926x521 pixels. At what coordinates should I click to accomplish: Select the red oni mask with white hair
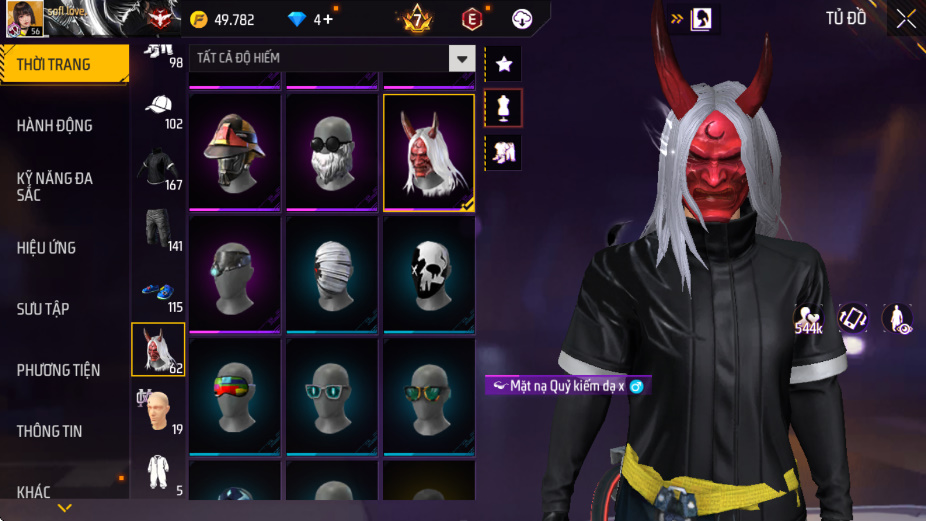click(x=429, y=152)
